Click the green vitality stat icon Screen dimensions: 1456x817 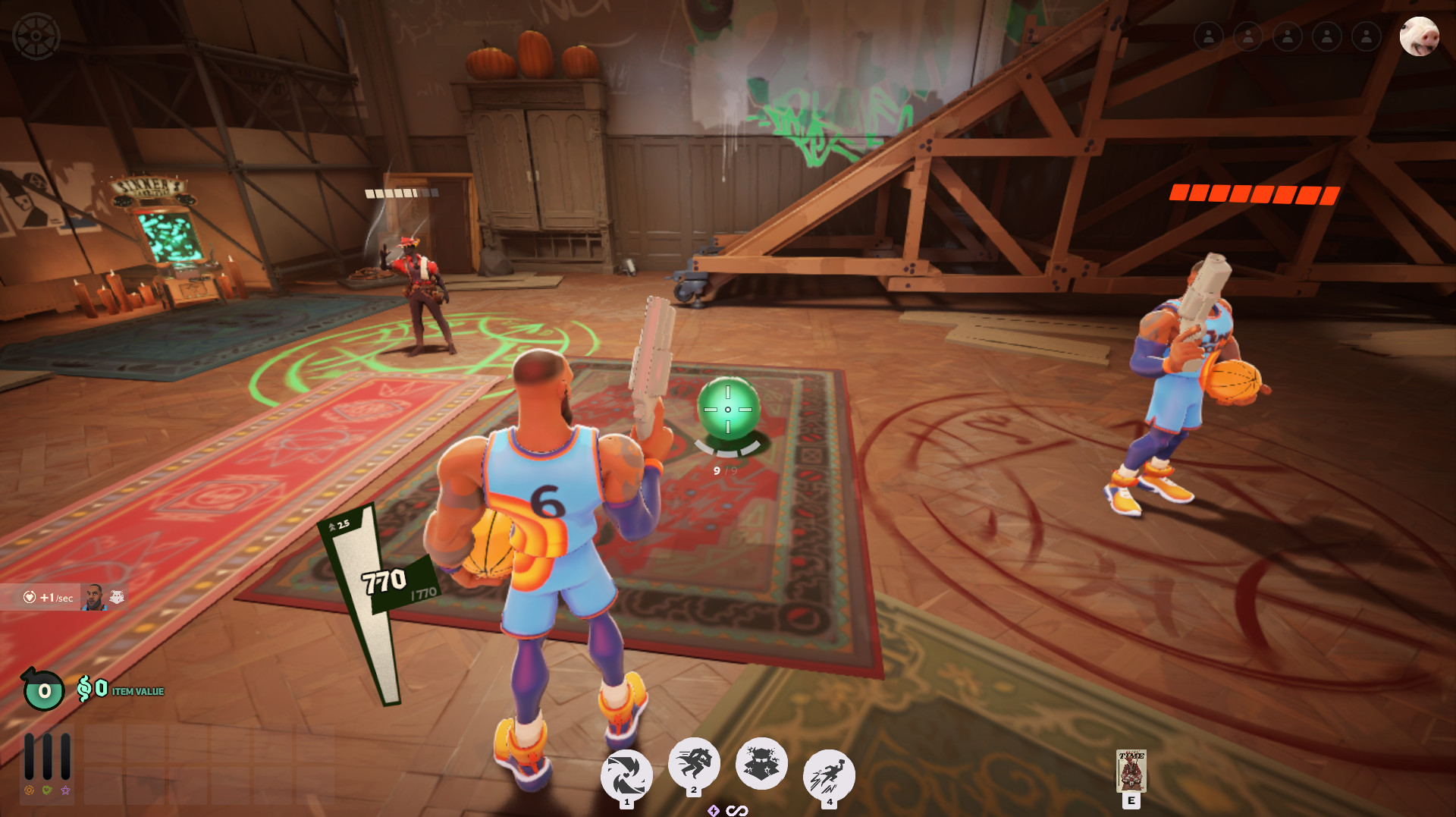[47, 790]
